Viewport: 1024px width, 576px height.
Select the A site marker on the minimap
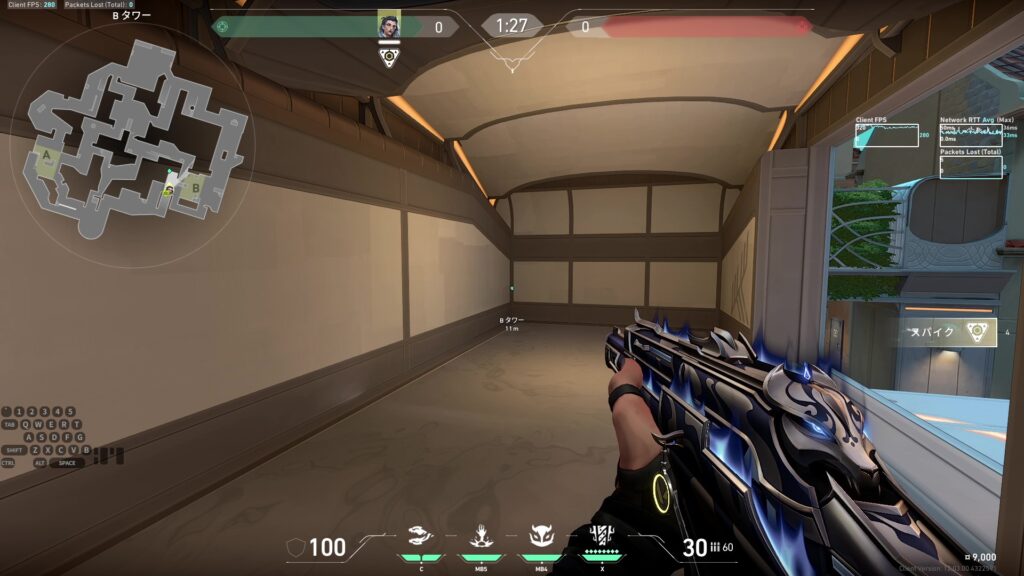click(x=45, y=156)
